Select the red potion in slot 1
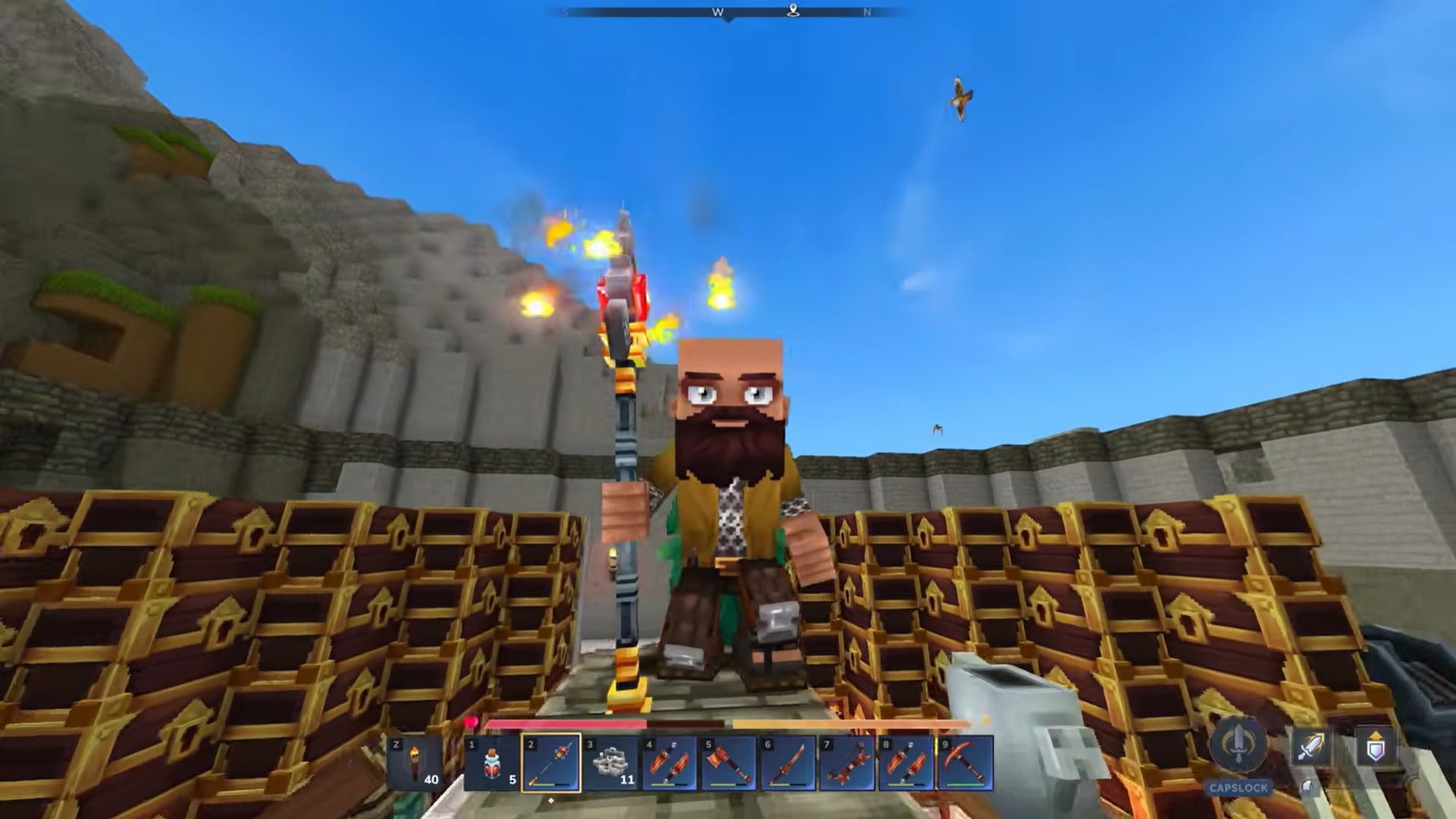Viewport: 1456px width, 819px height. pos(493,761)
